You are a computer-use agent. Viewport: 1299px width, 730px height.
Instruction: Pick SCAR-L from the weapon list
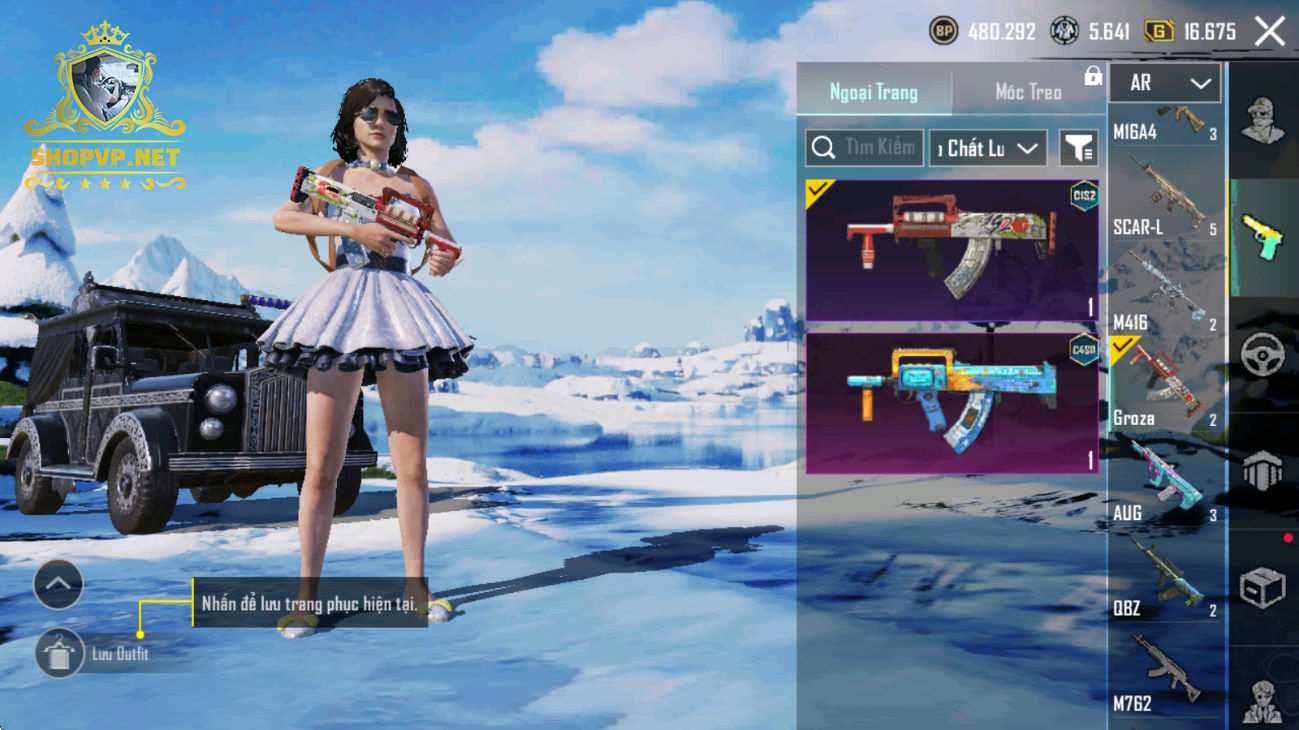(x=1166, y=198)
